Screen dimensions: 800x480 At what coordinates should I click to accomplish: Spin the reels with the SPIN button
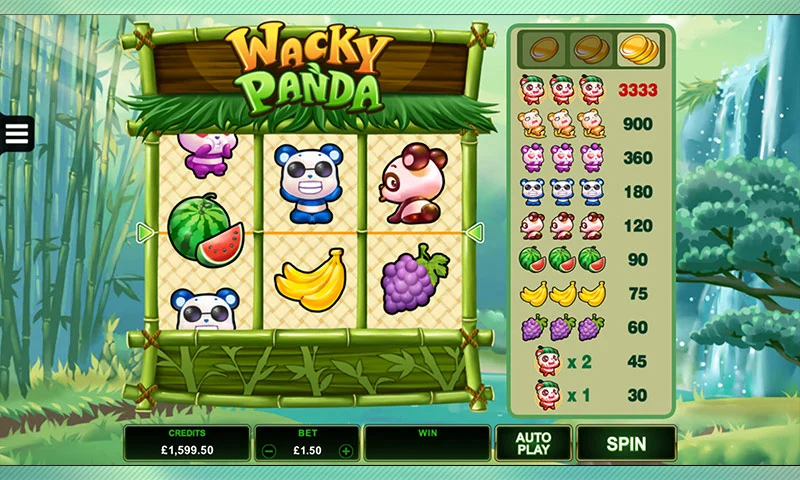pyautogui.click(x=626, y=443)
